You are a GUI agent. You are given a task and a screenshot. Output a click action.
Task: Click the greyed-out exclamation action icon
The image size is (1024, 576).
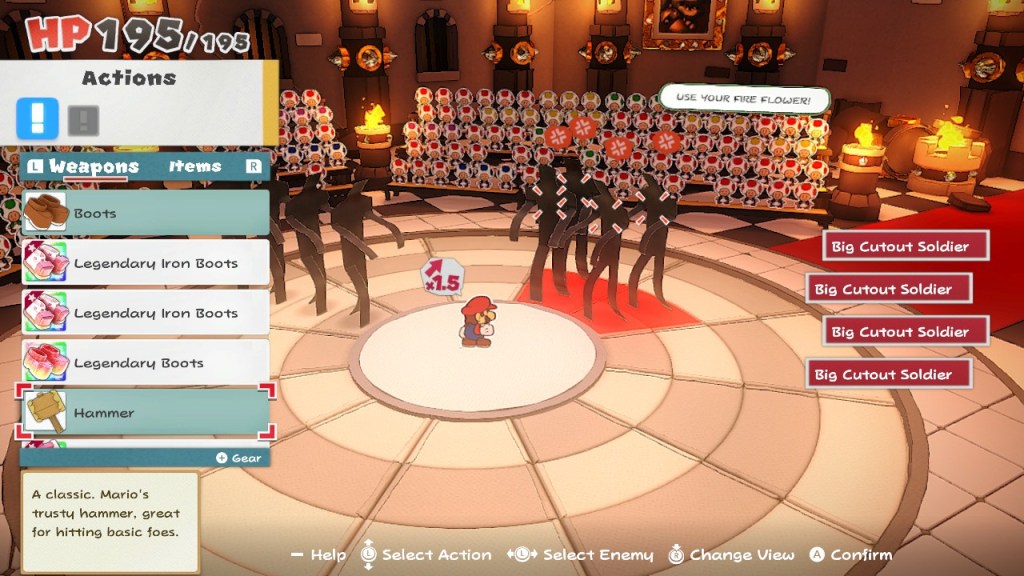pyautogui.click(x=83, y=121)
